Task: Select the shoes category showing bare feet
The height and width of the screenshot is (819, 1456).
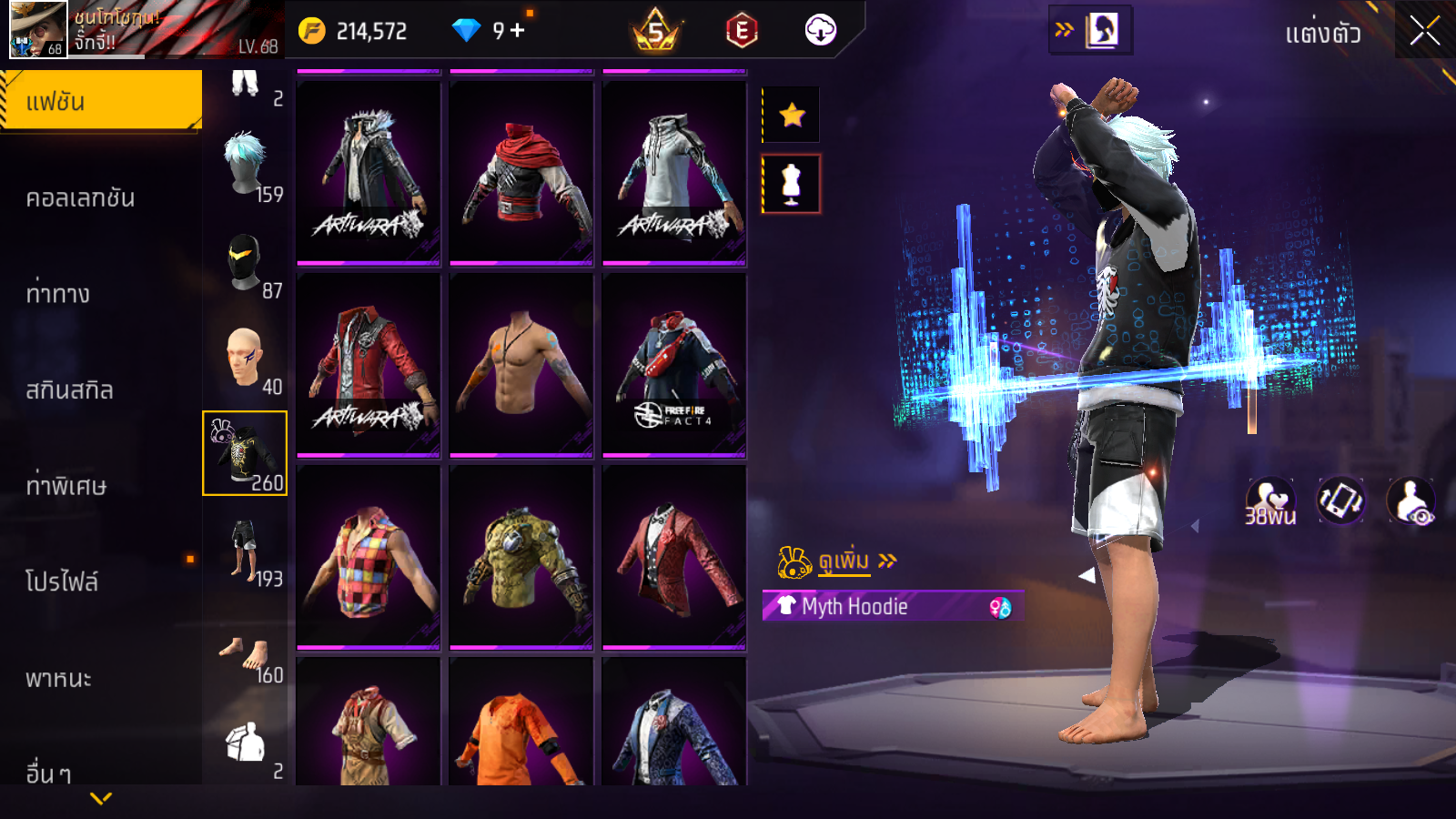Action: click(x=245, y=655)
